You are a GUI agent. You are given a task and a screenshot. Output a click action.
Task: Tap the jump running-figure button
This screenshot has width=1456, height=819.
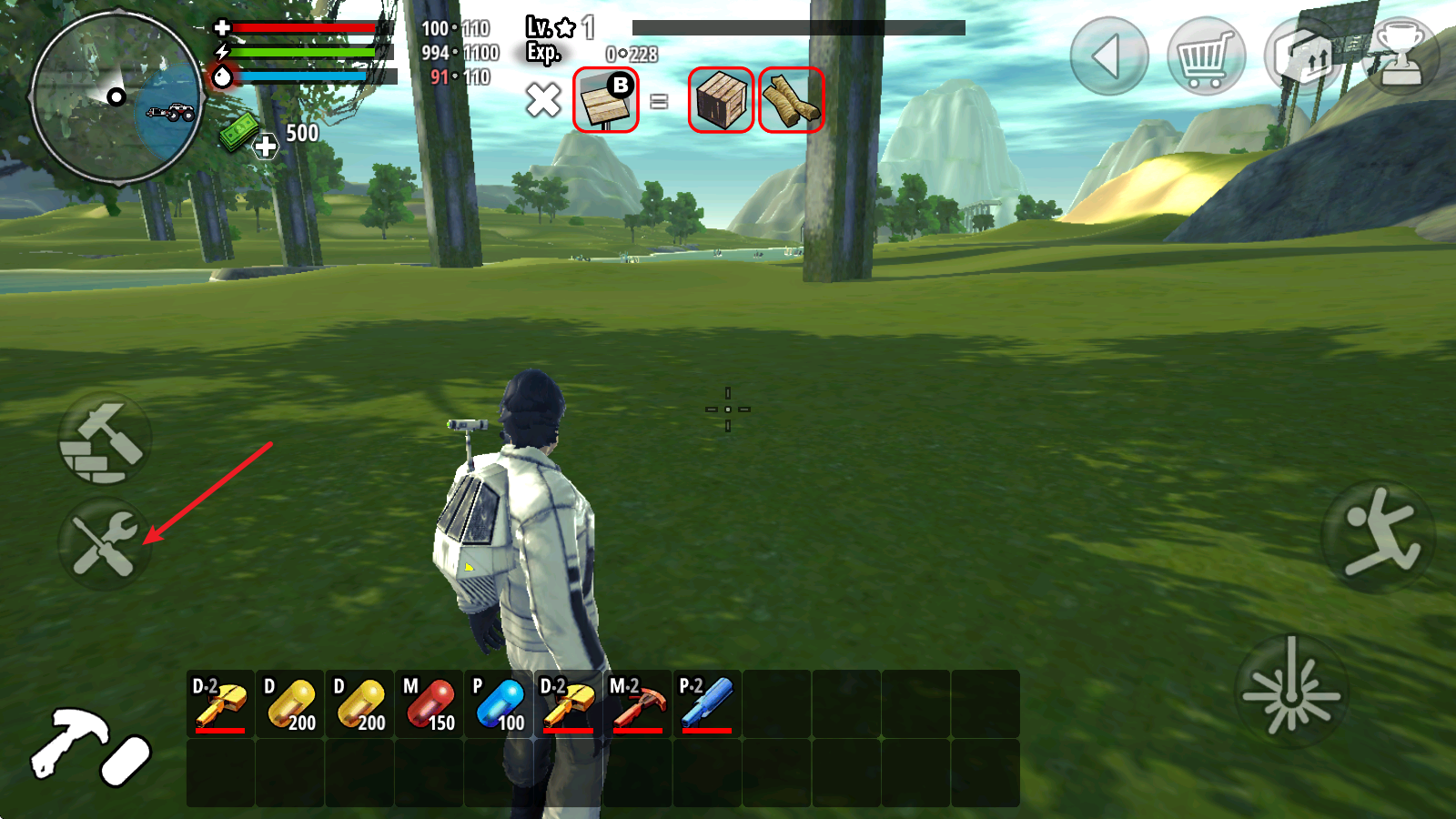[x=1378, y=537]
